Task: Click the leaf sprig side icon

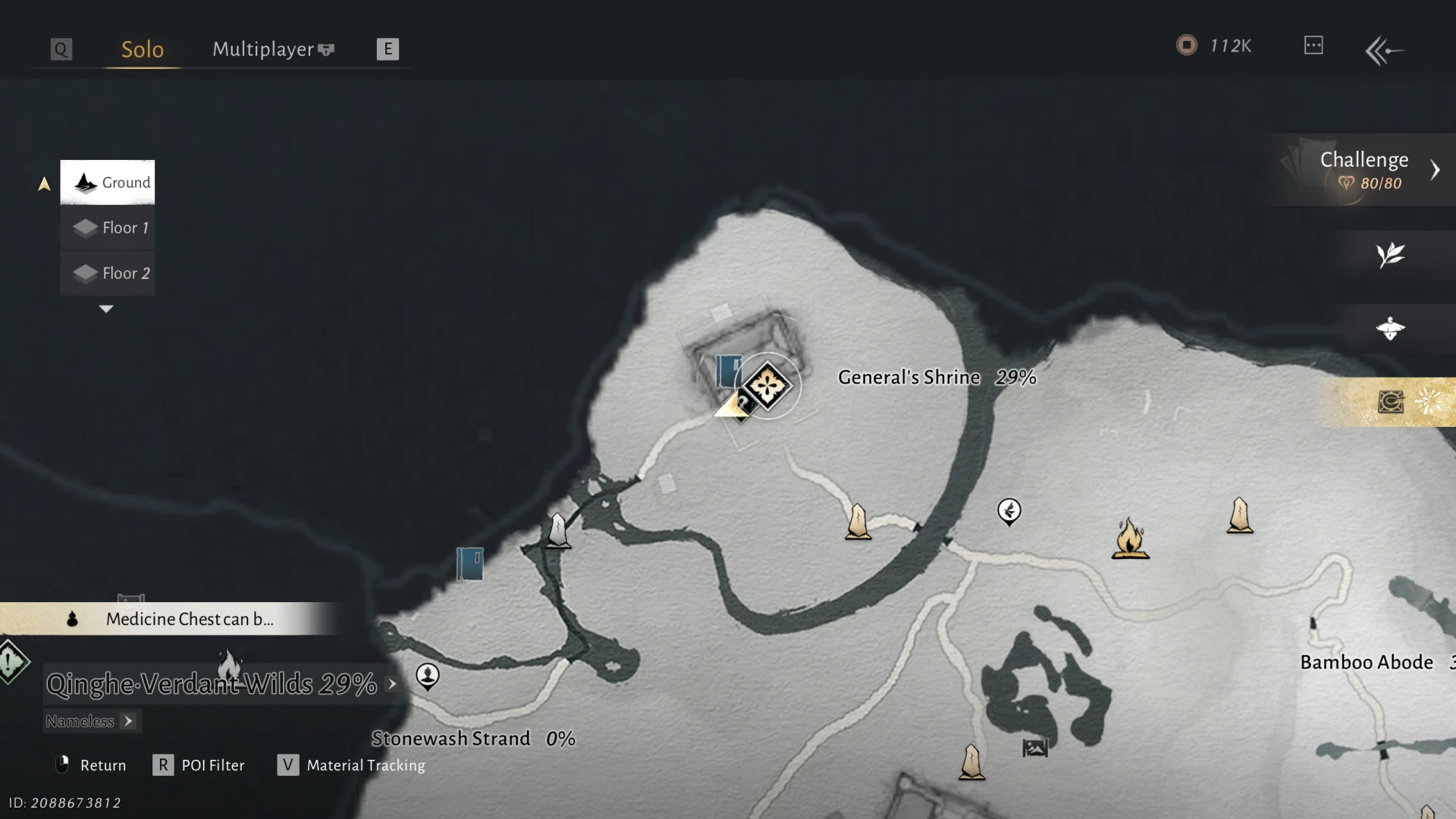Action: click(x=1391, y=255)
